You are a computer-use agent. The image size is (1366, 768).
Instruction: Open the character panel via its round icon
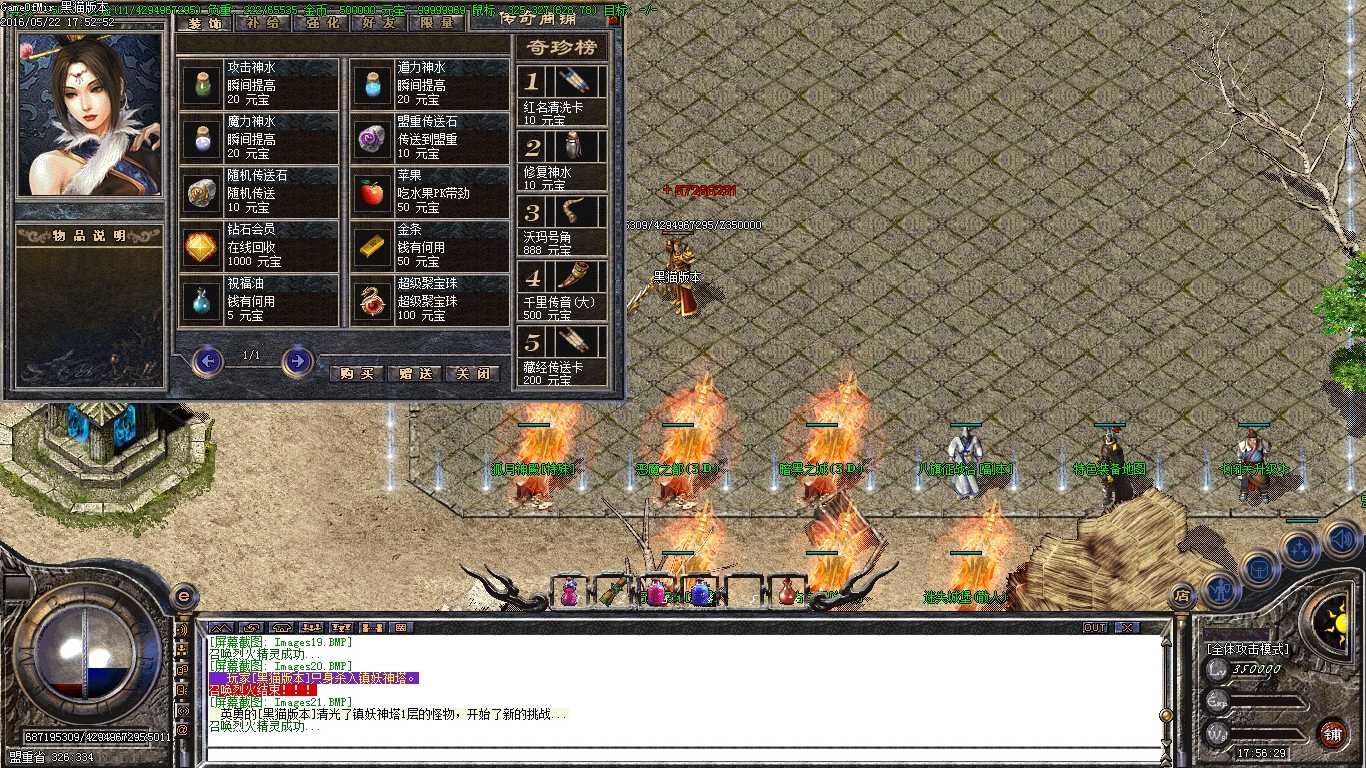pos(1221,590)
